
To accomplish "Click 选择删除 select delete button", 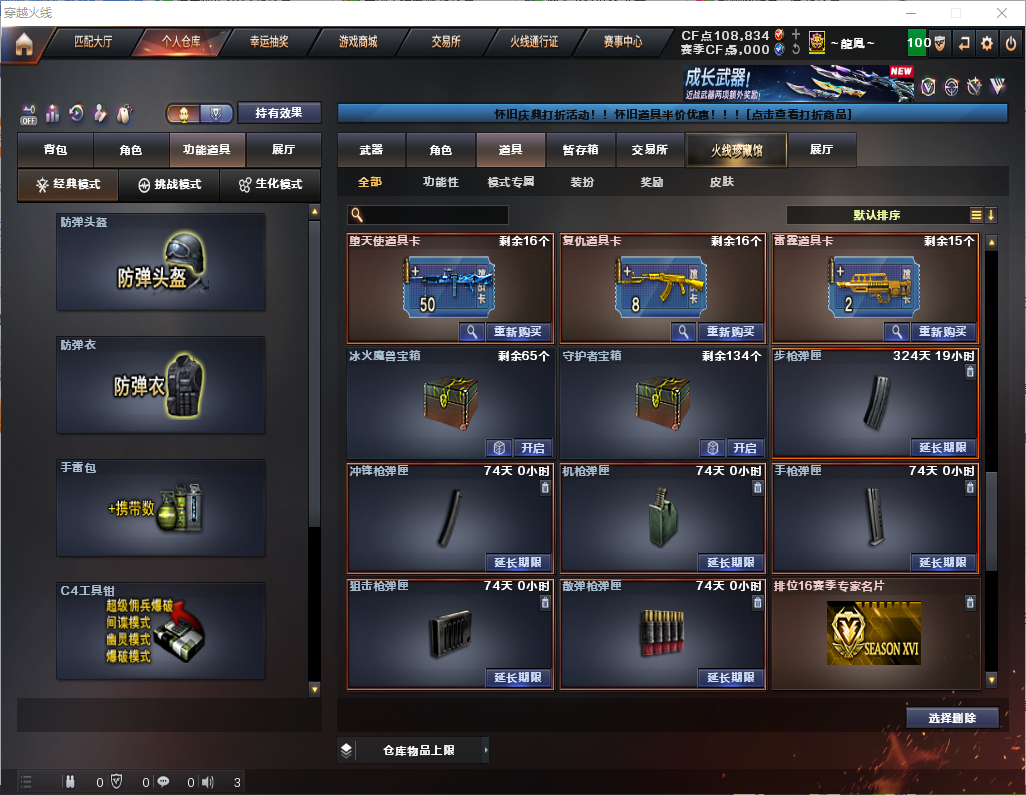I will (x=952, y=718).
